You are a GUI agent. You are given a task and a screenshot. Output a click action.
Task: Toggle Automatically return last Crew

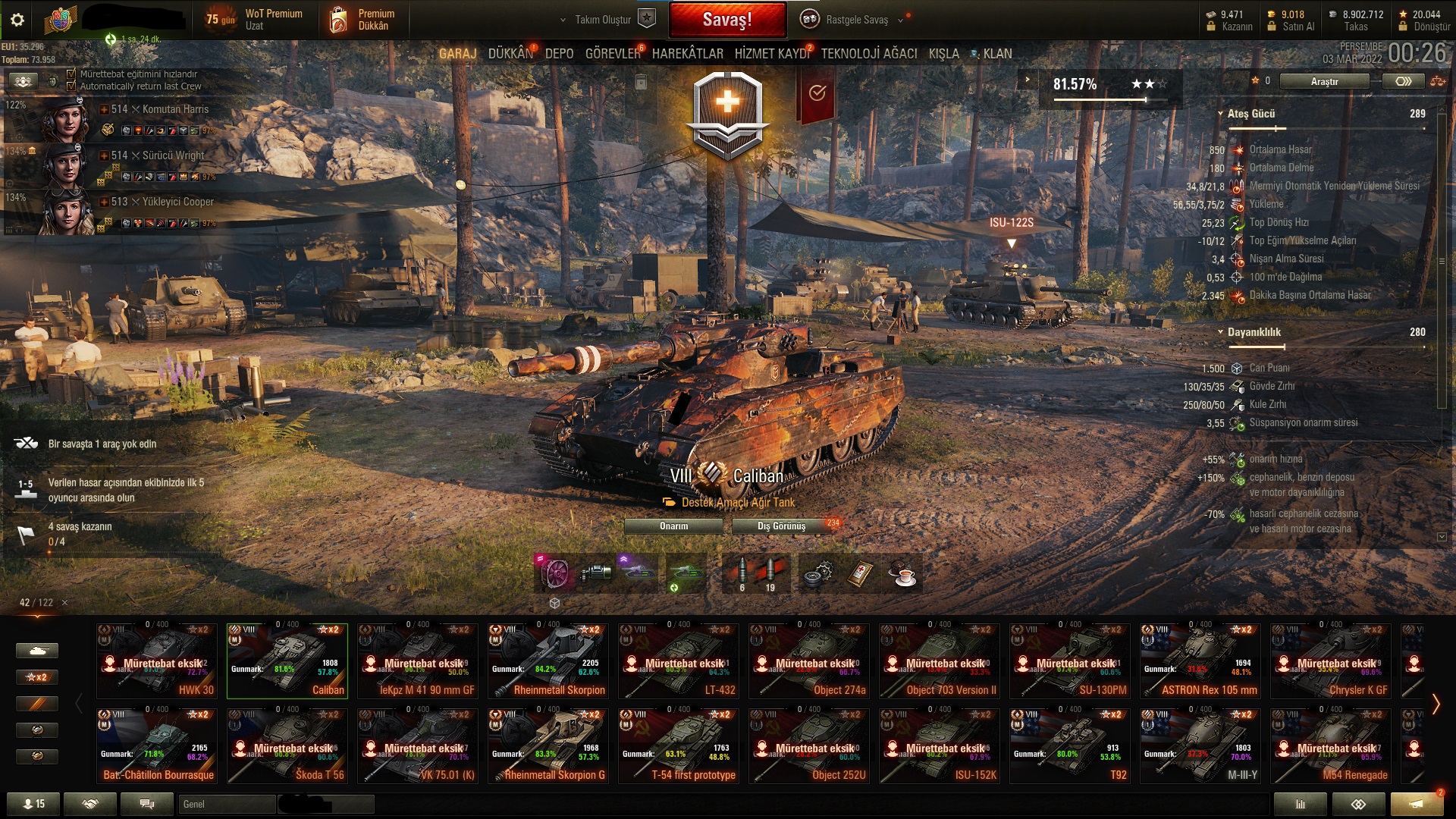pos(72,86)
